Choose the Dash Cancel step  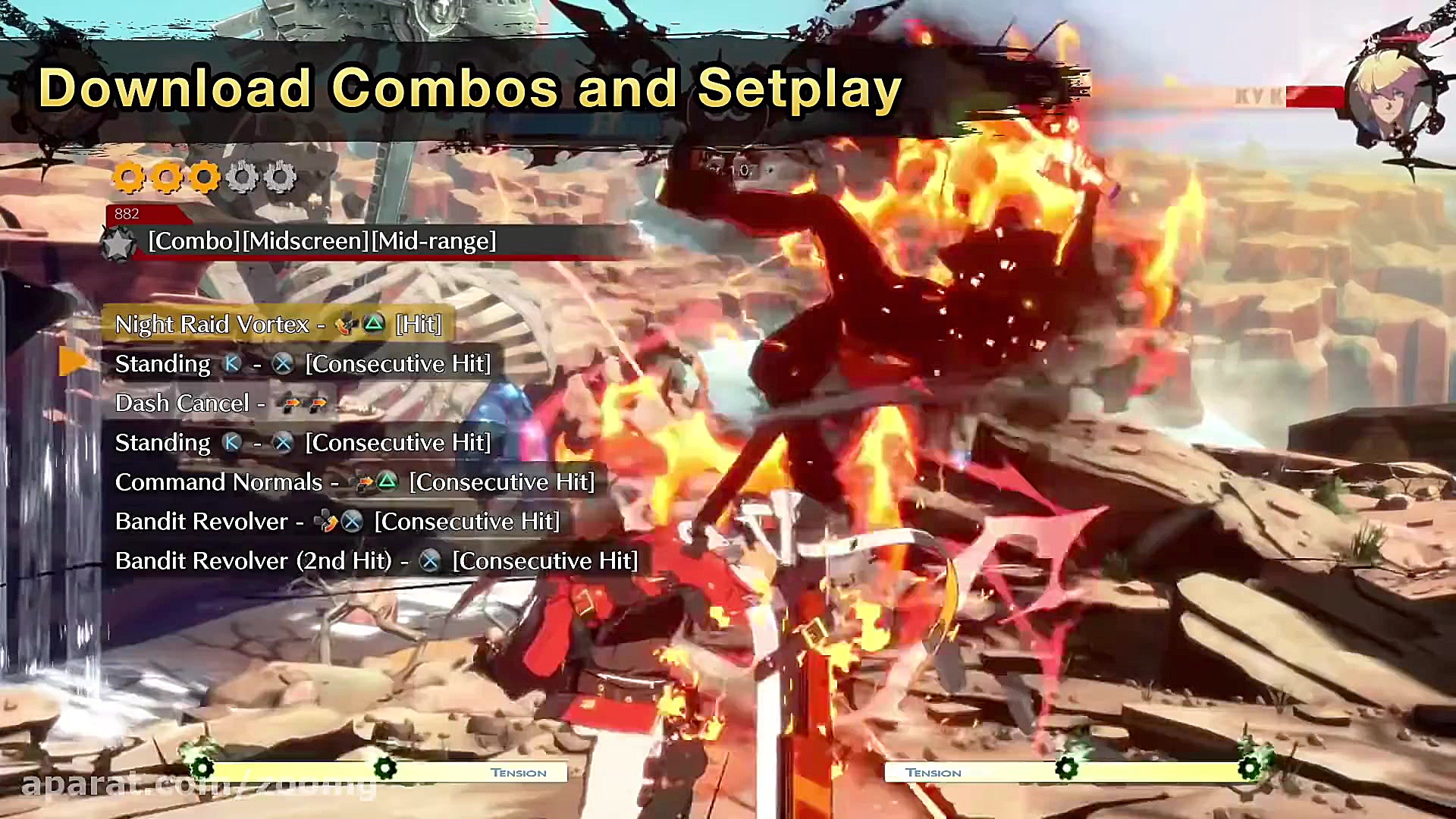pyautogui.click(x=220, y=403)
